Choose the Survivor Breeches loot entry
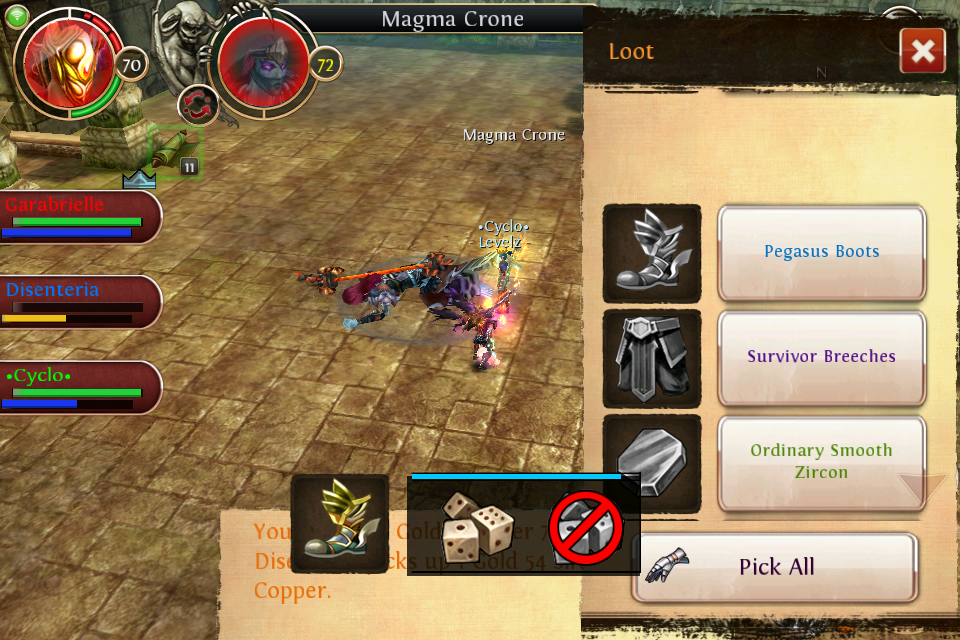The width and height of the screenshot is (960, 640). [x=821, y=357]
